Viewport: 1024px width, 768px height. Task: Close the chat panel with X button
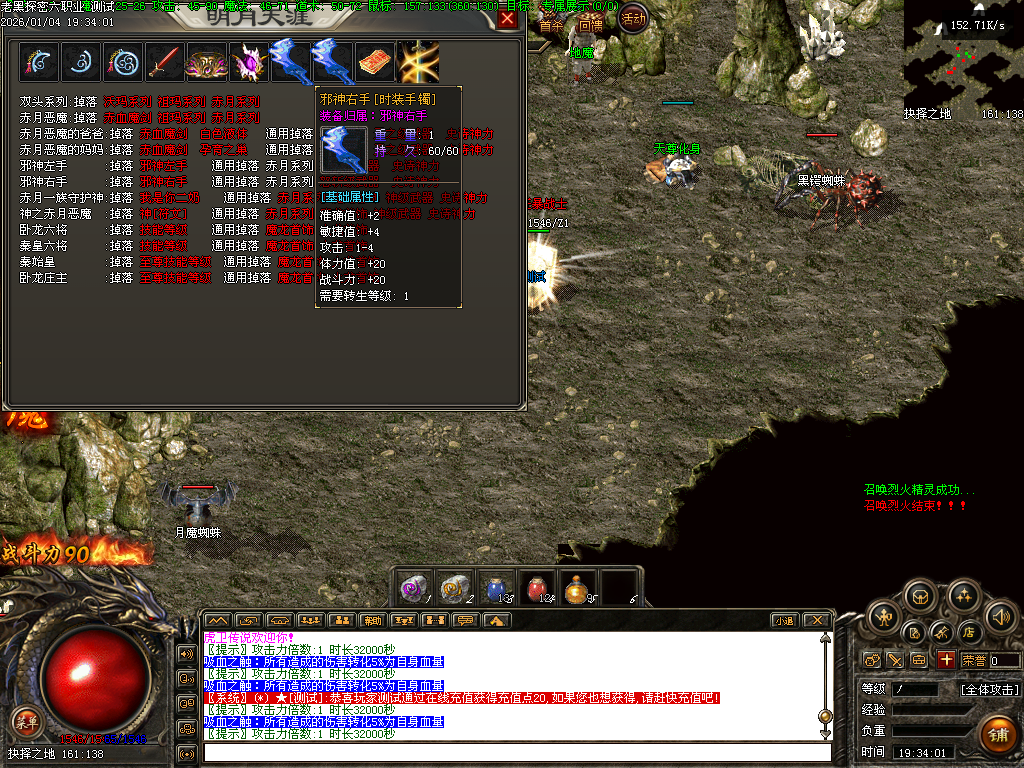816,620
